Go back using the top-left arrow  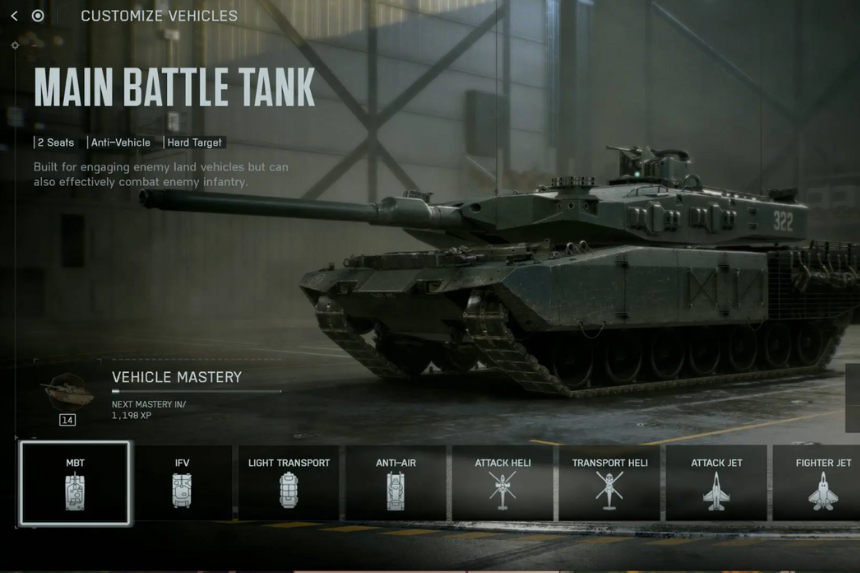coord(14,16)
